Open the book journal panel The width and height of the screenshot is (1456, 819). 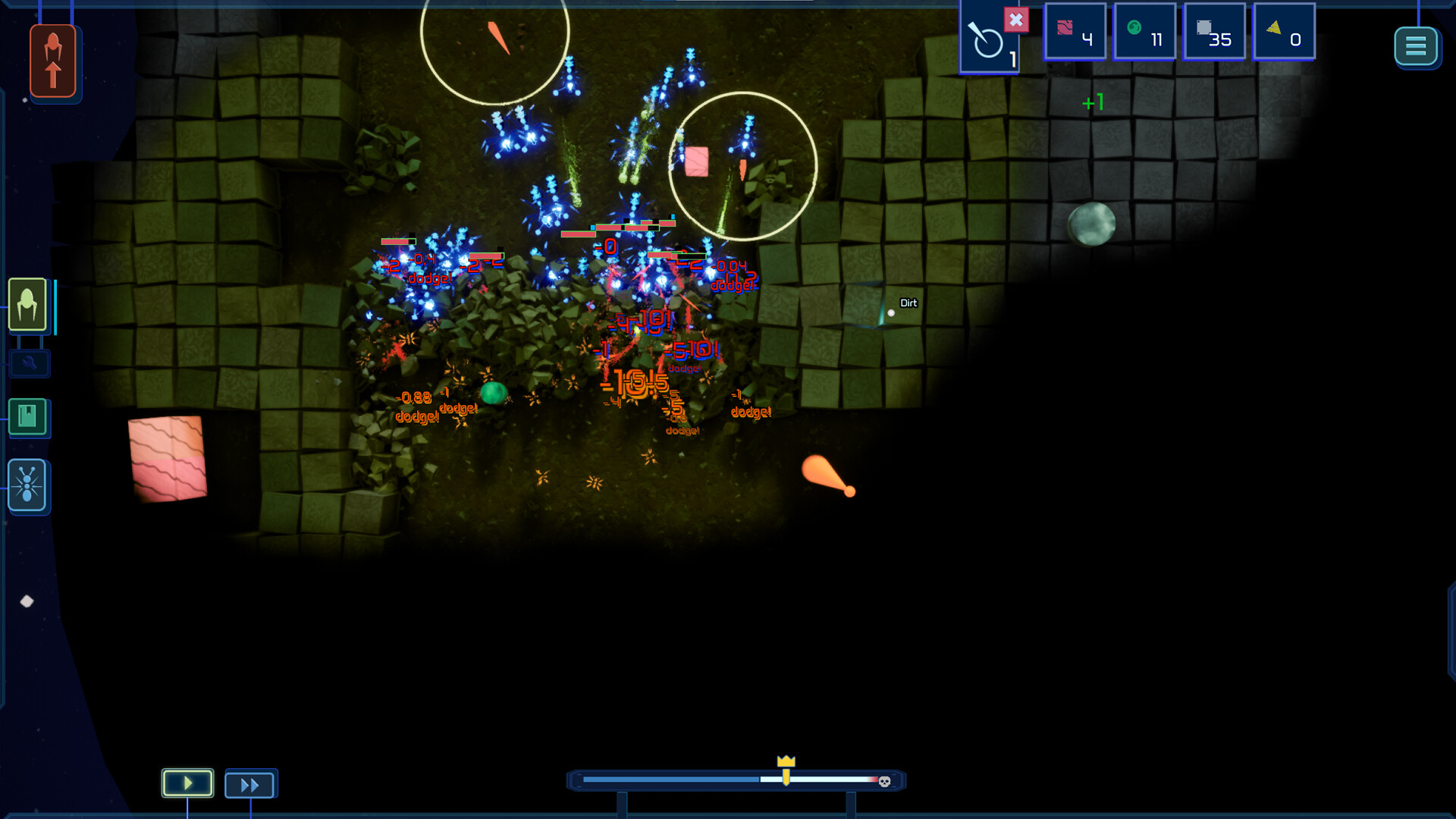[x=27, y=418]
